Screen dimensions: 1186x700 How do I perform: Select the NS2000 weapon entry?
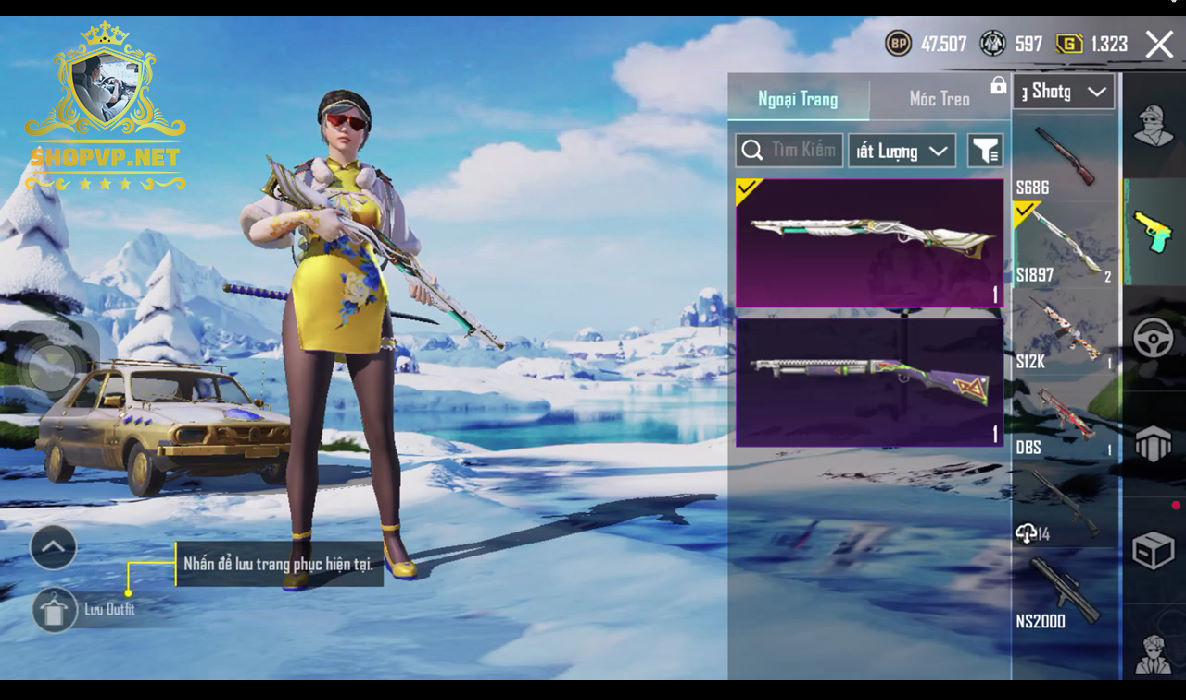pyautogui.click(x=1064, y=592)
